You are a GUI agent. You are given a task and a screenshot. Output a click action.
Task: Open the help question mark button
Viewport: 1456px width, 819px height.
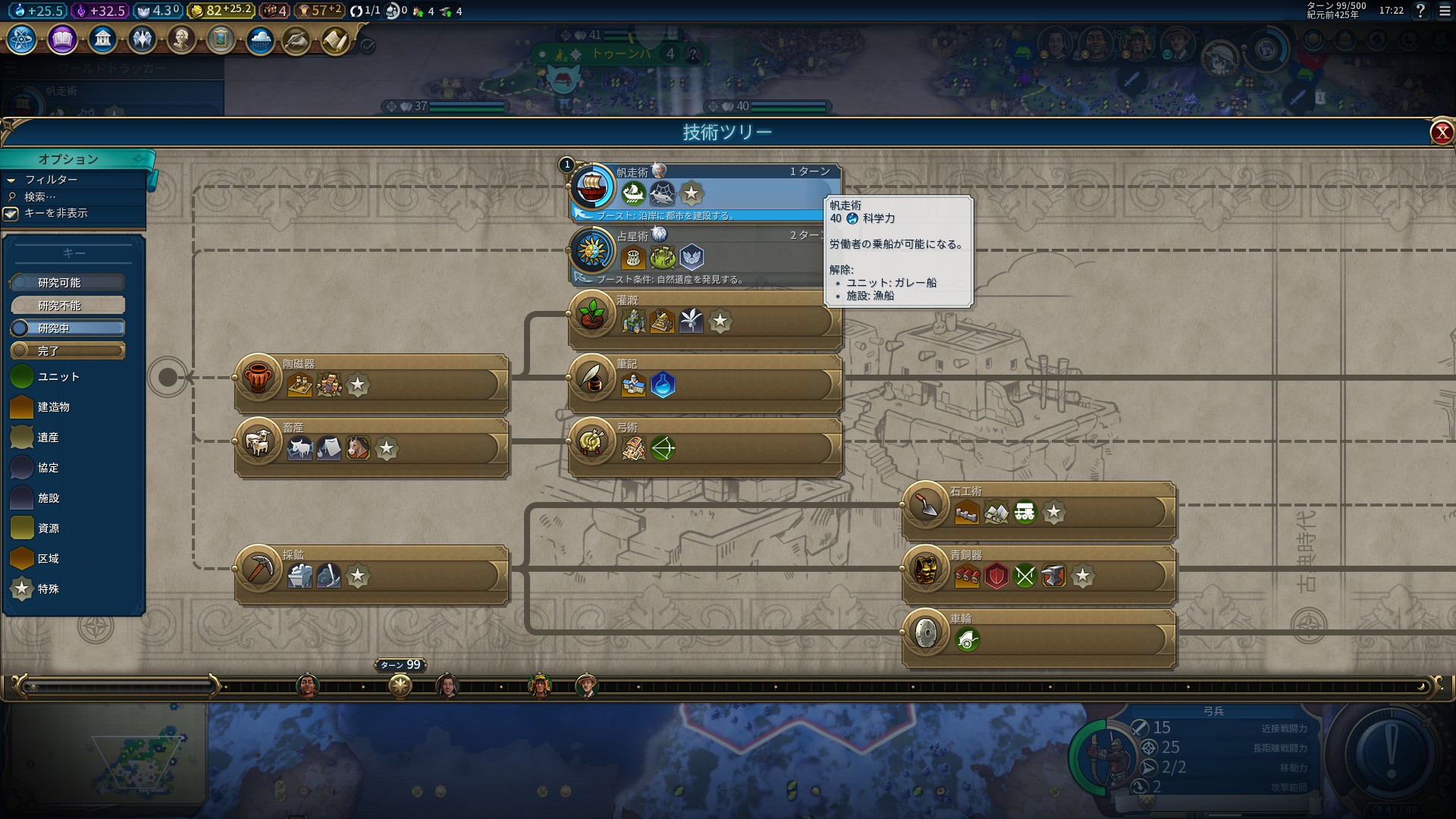tap(1420, 11)
